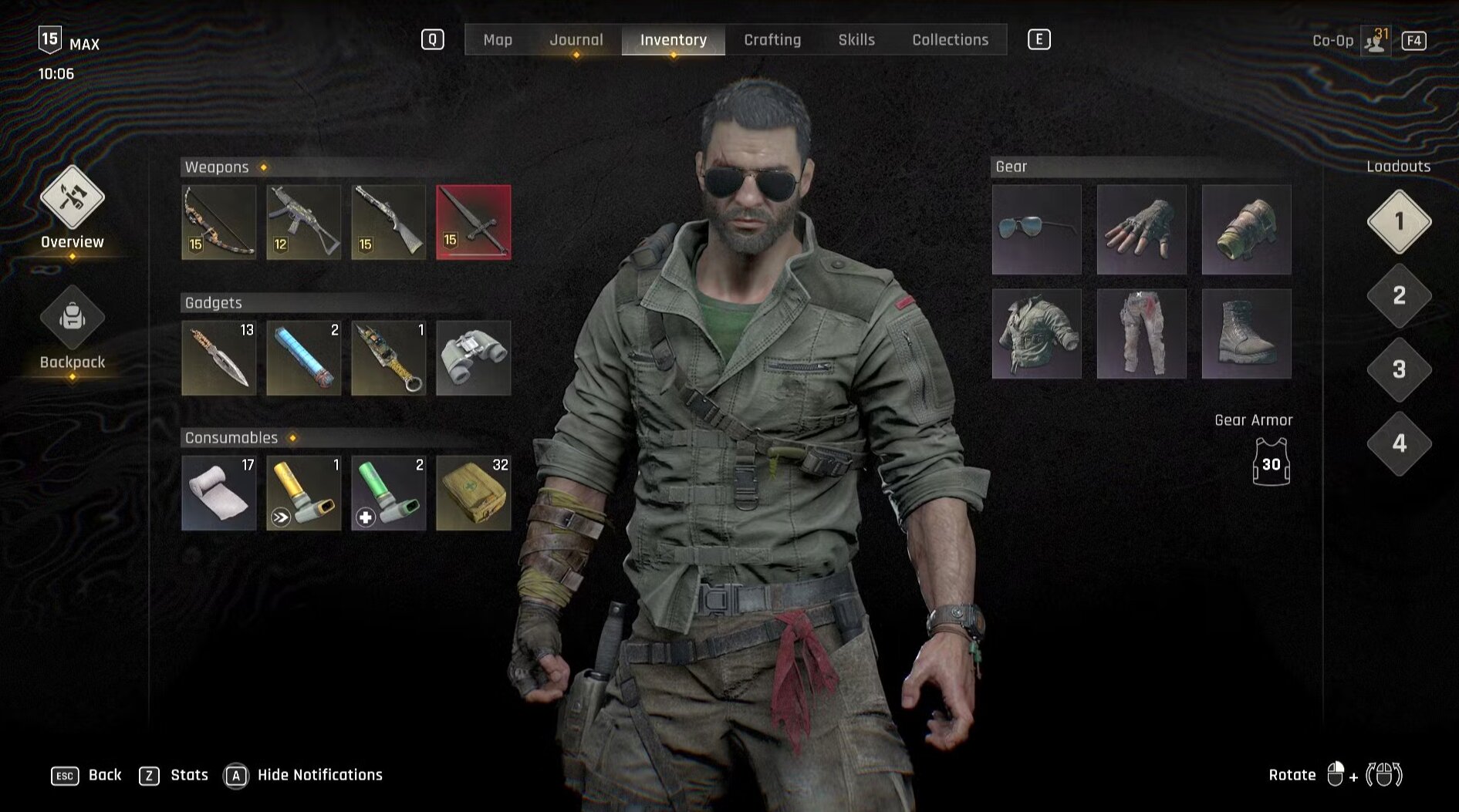Activate loadout 4
The width and height of the screenshot is (1459, 812).
click(x=1399, y=444)
